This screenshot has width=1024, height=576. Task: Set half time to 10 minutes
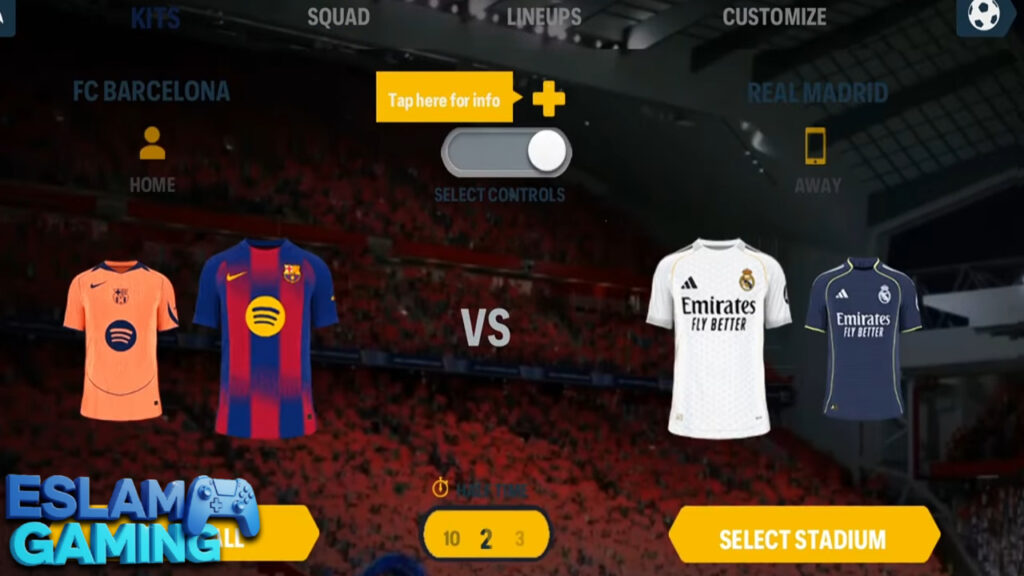pos(451,540)
